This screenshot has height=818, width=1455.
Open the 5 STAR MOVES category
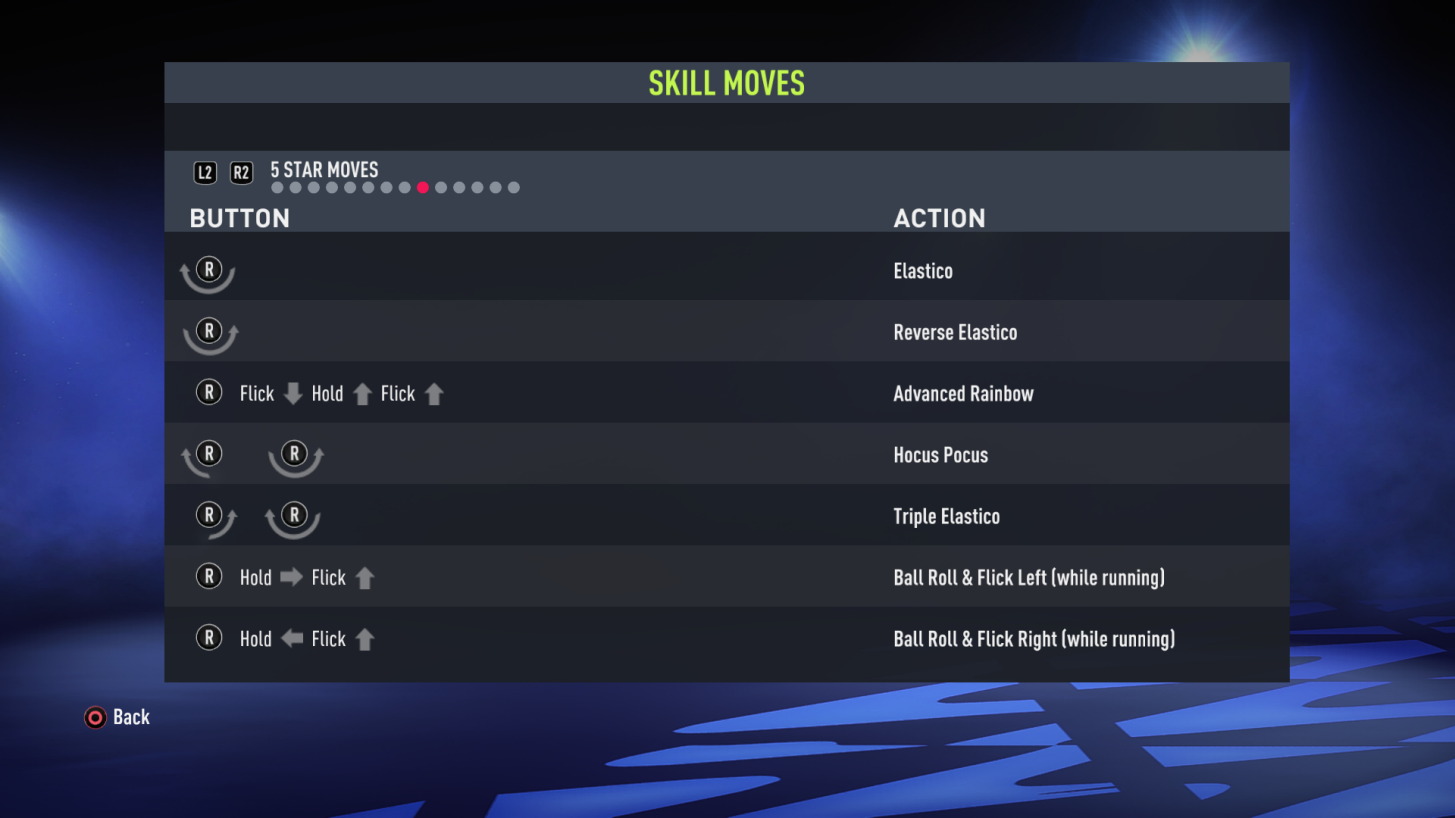click(x=322, y=170)
